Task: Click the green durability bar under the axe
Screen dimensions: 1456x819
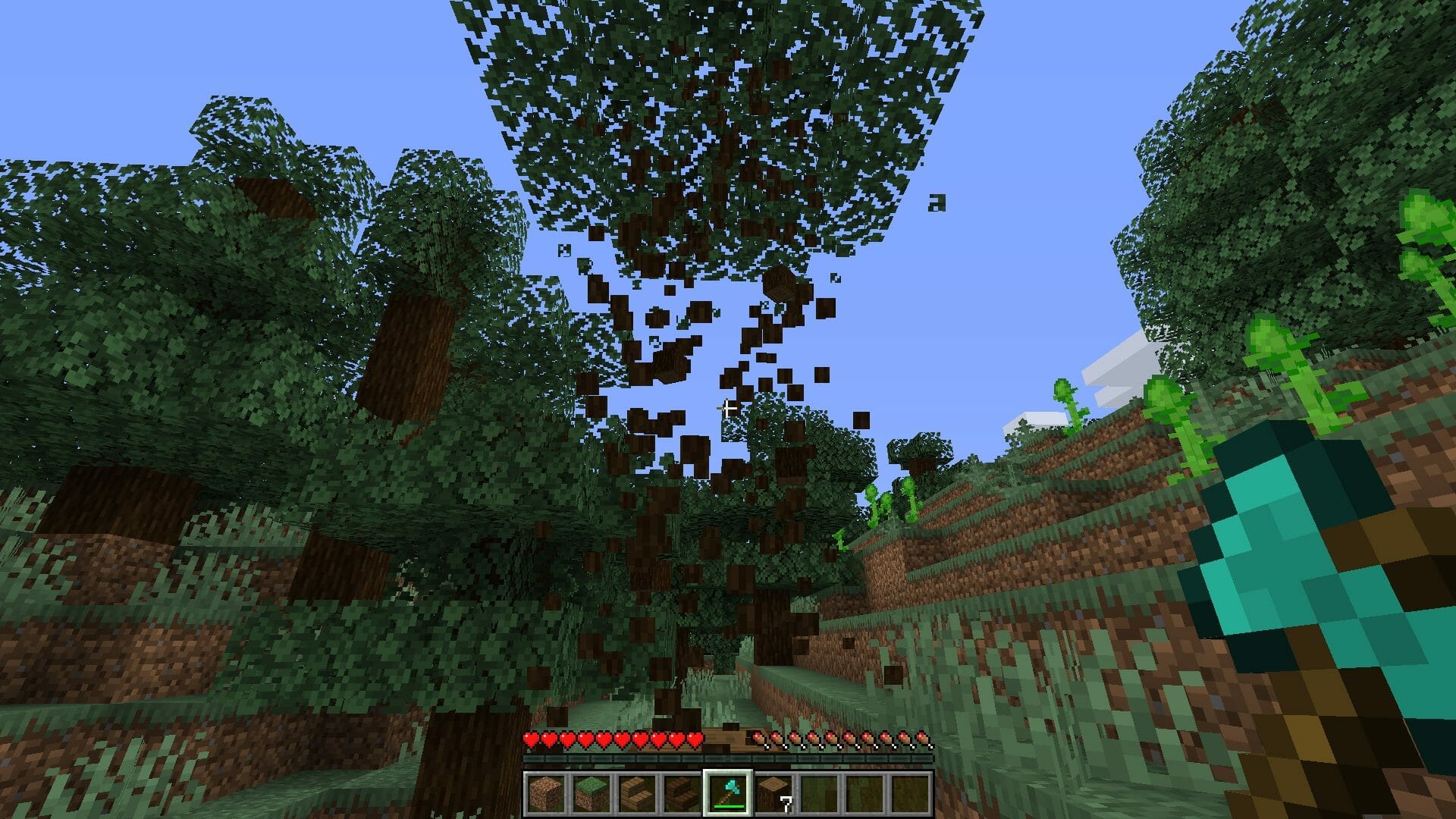Action: [730, 806]
